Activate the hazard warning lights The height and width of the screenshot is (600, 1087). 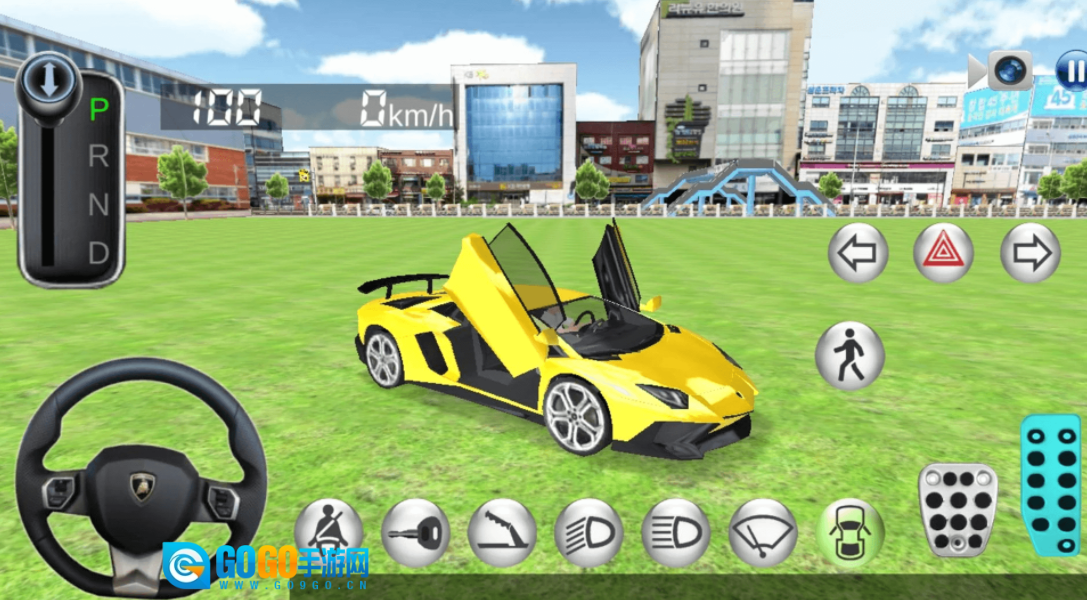943,253
